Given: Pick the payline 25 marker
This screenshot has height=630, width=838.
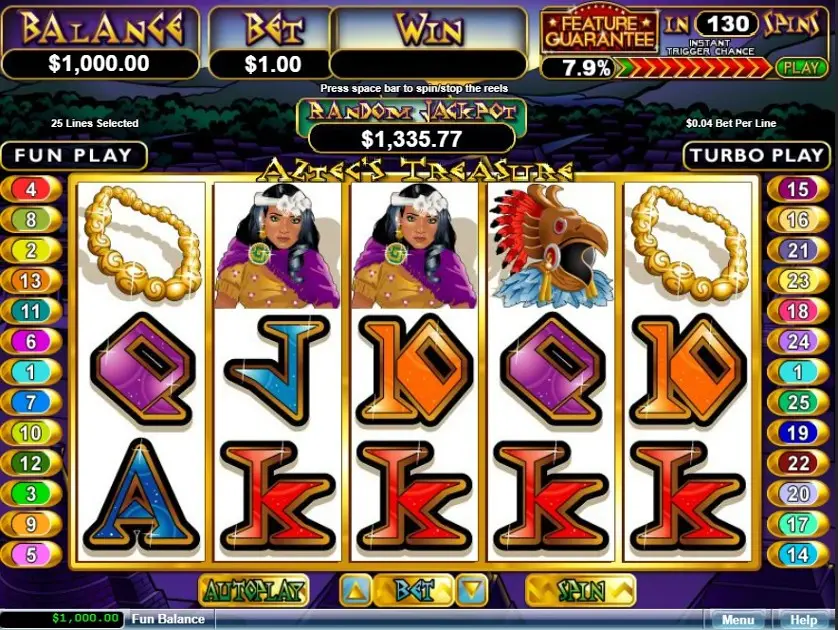Looking at the screenshot, I should pyautogui.click(x=797, y=403).
